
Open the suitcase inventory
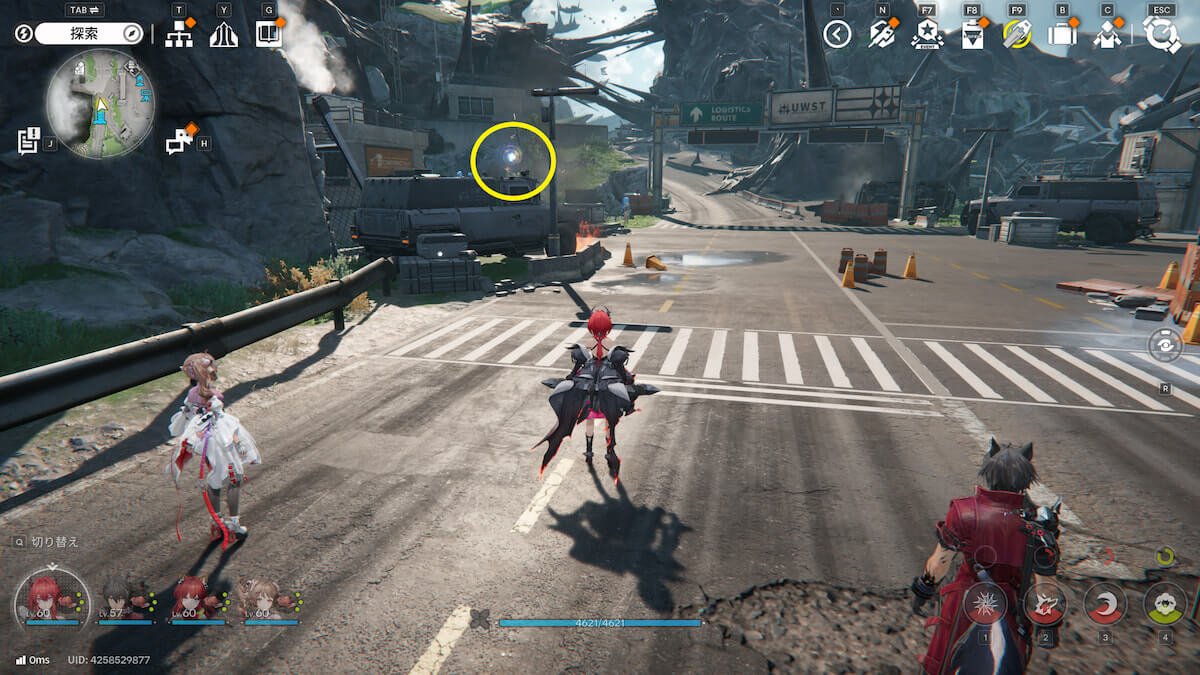pos(1062,35)
